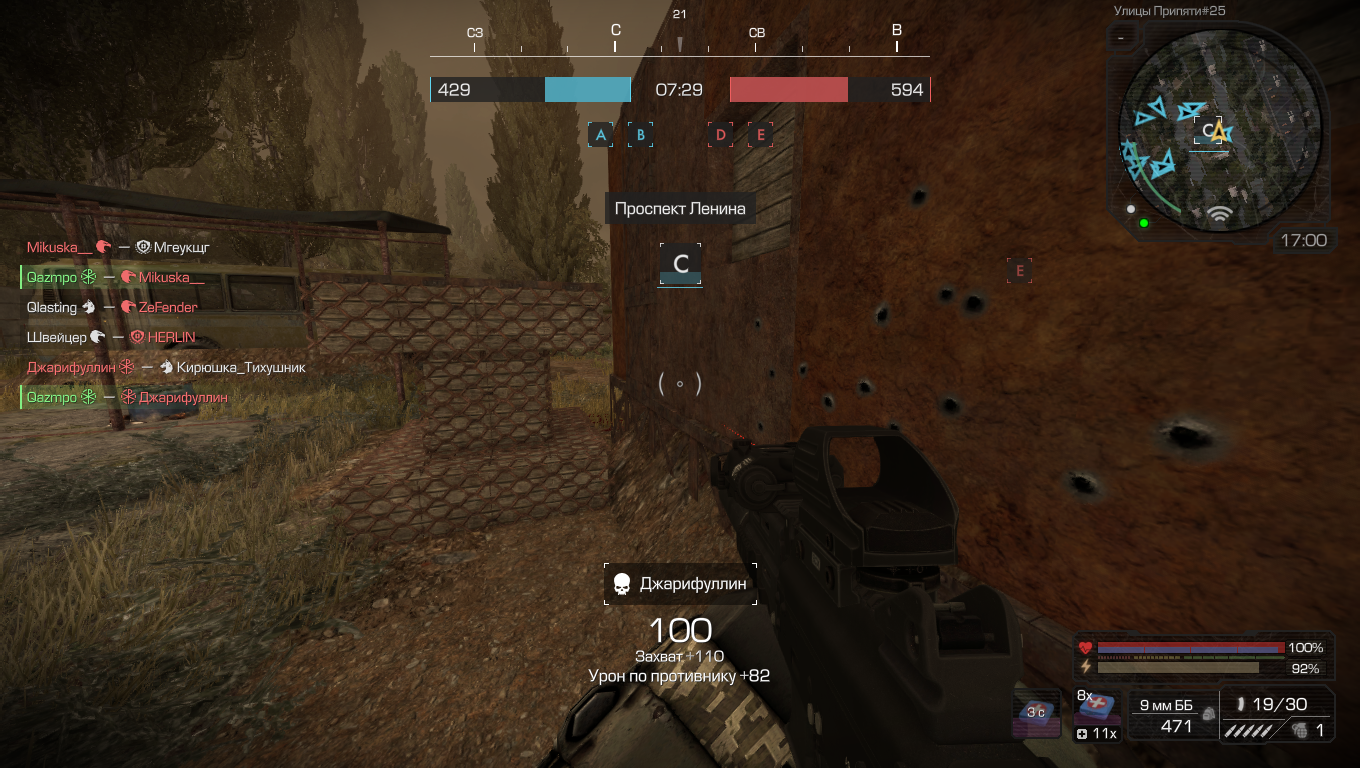Select kill feed row Qlasting killed ZeFender
This screenshot has height=768, width=1360.
click(112, 307)
